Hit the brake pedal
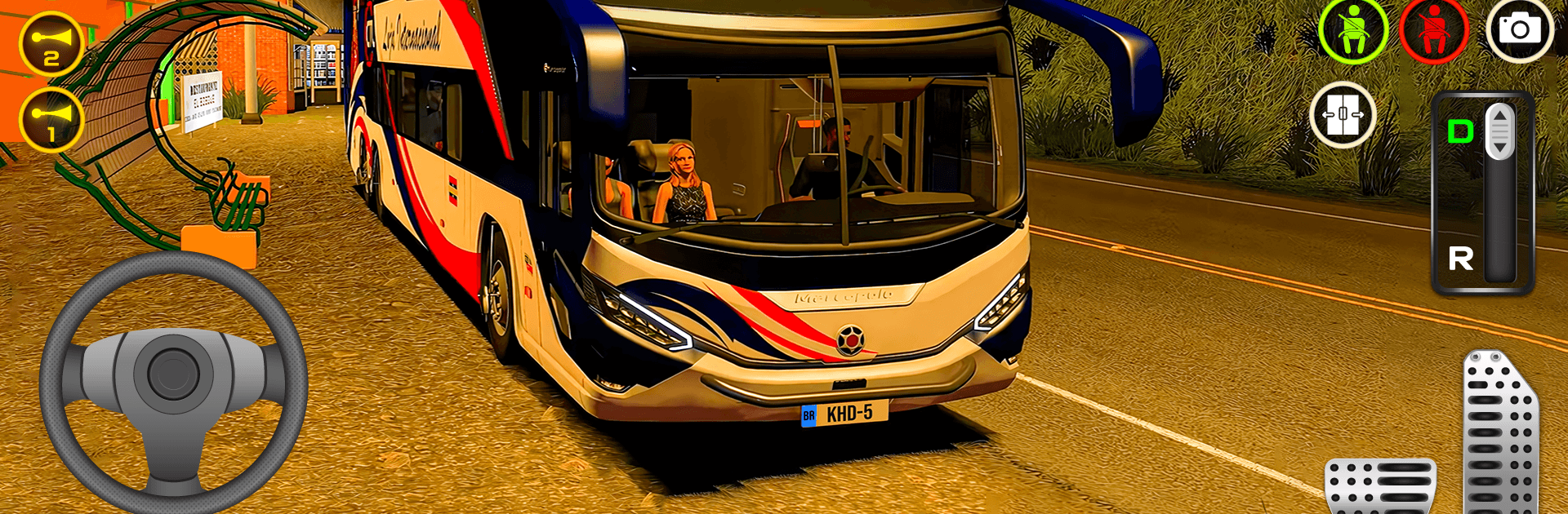Viewport: 1568px width, 514px height. tap(1379, 487)
